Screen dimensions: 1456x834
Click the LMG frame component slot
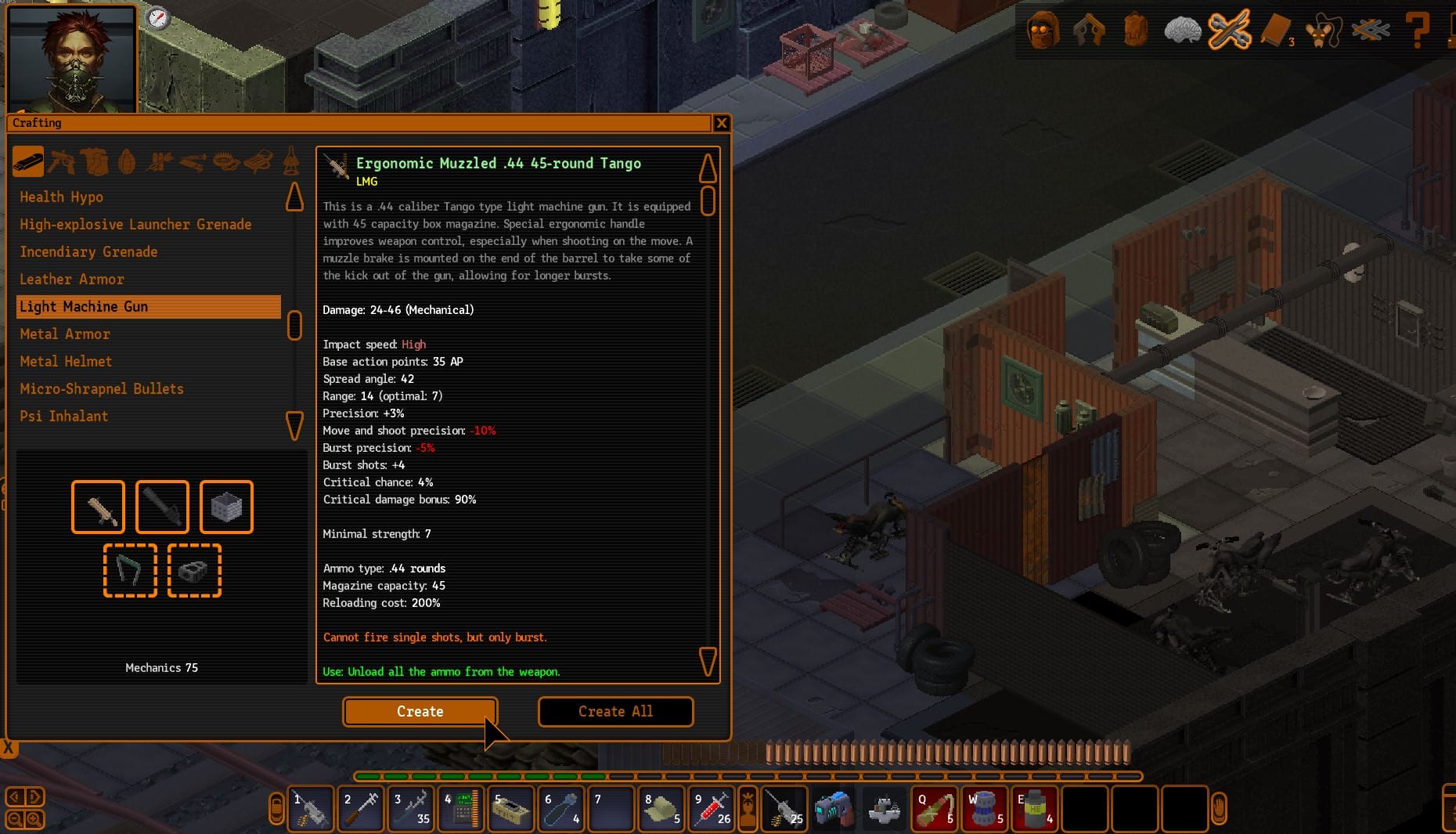tap(98, 507)
